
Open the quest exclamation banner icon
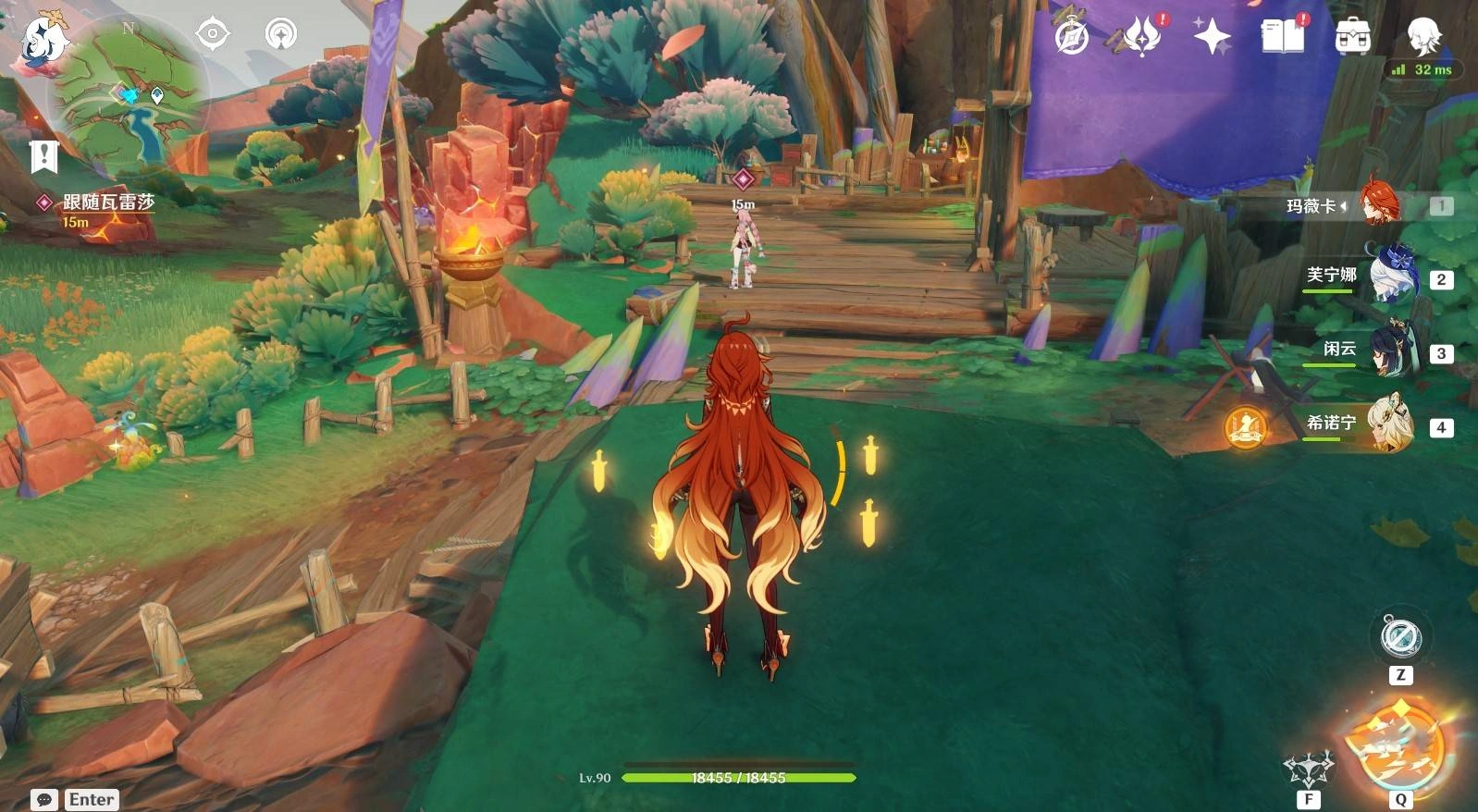click(x=43, y=156)
